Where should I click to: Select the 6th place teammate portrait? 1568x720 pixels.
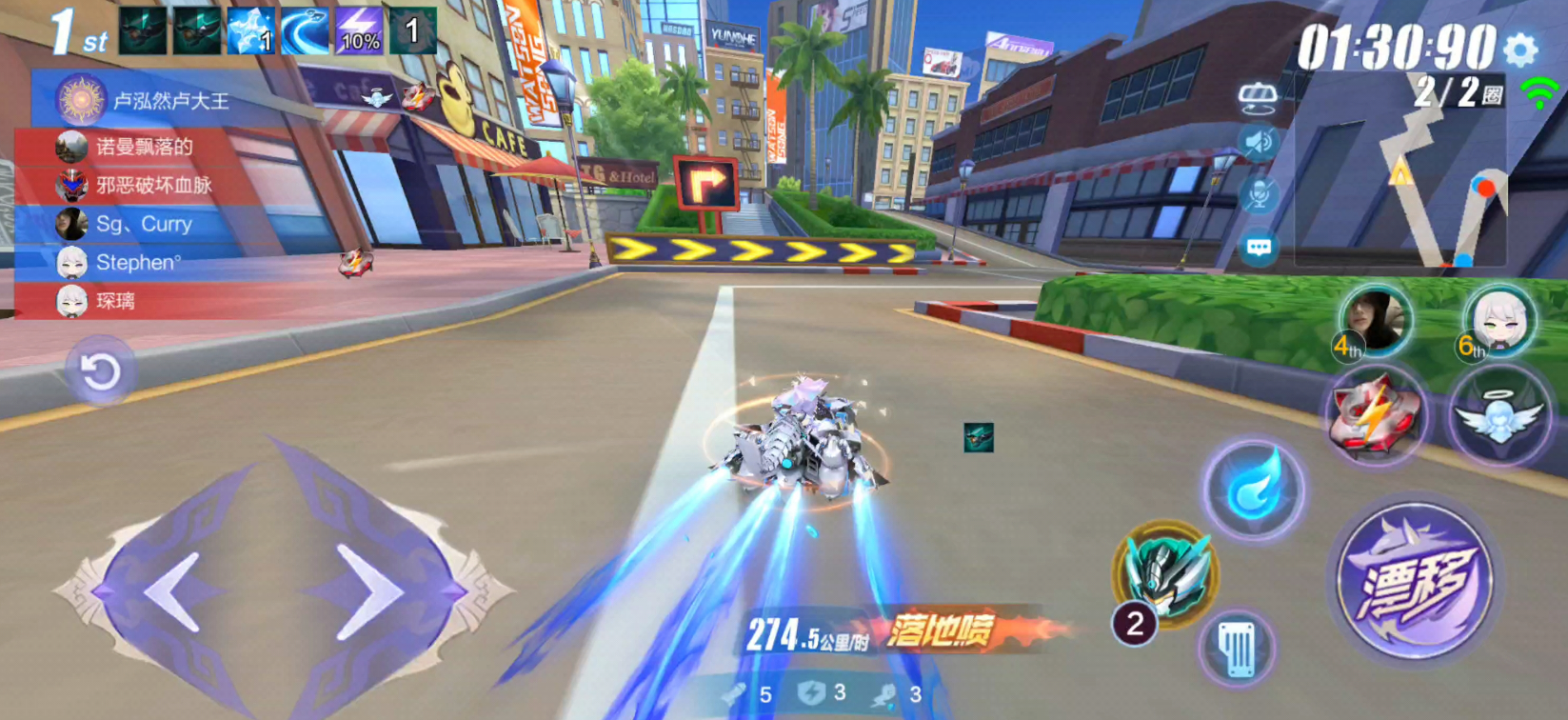pos(1499,320)
